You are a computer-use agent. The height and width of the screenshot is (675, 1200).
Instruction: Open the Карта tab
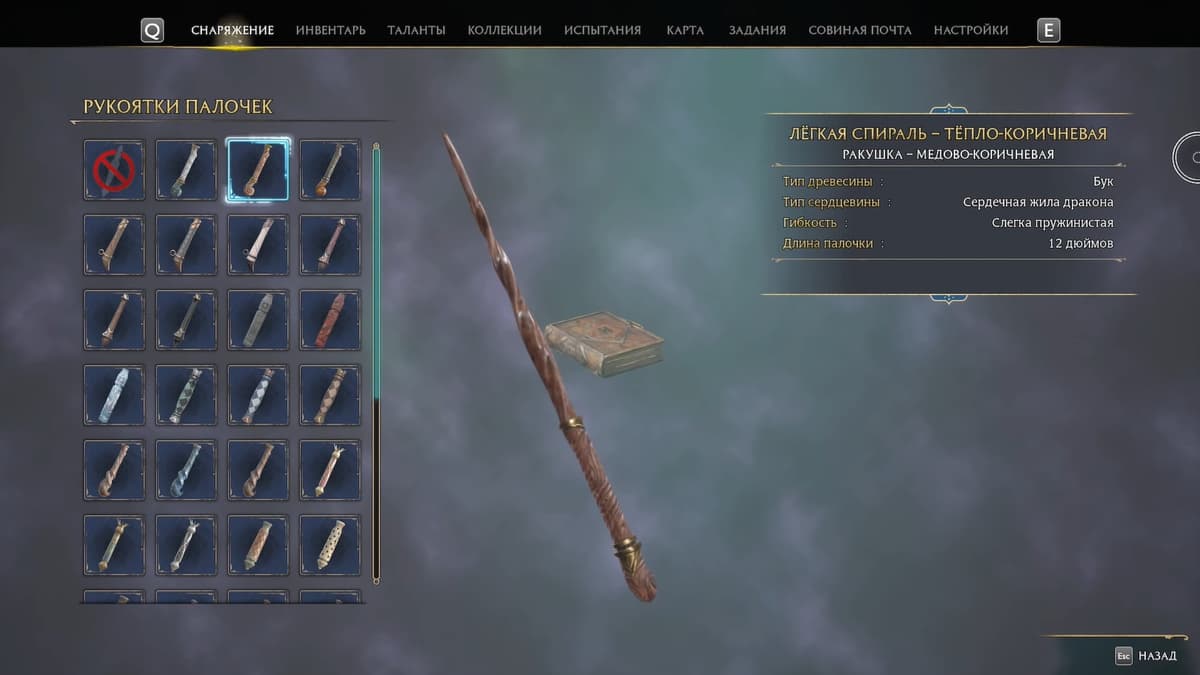685,30
